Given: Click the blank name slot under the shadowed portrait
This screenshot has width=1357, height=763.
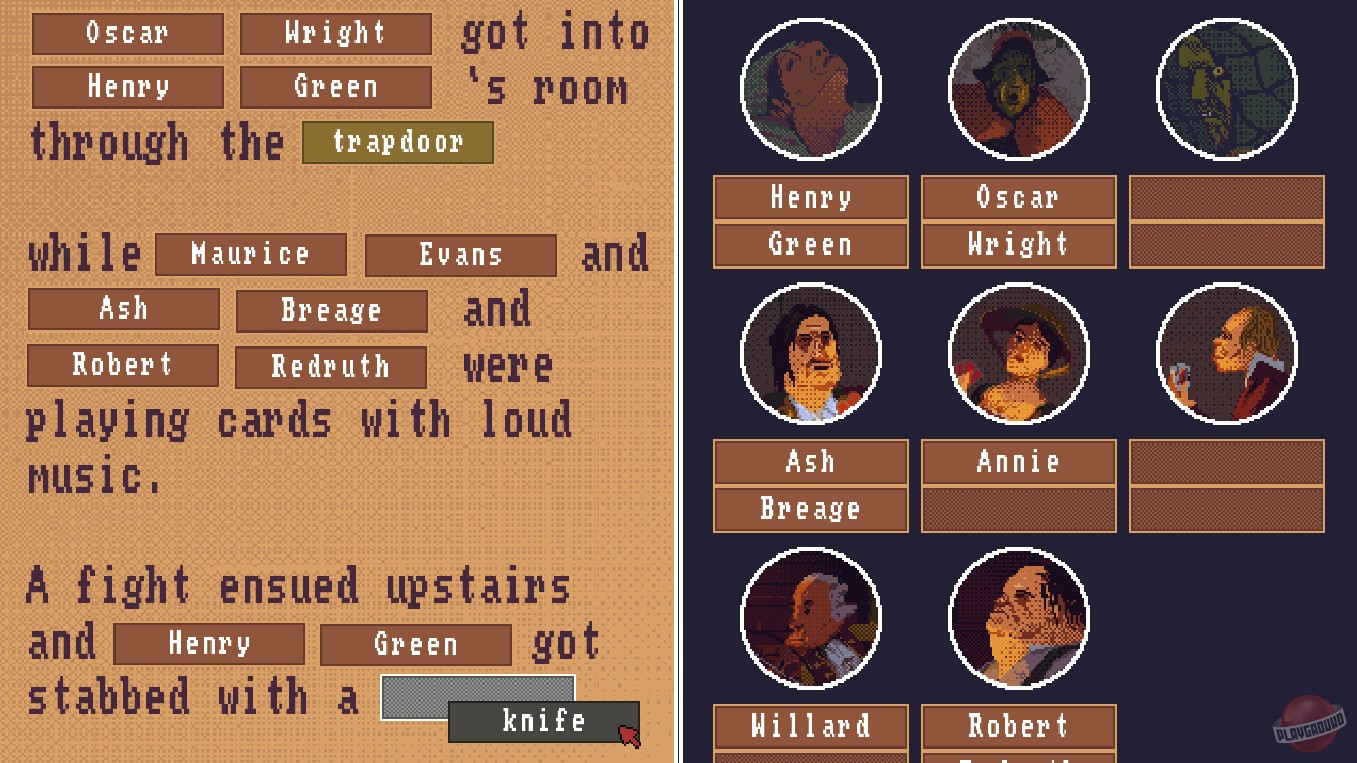Looking at the screenshot, I should point(1226,197).
